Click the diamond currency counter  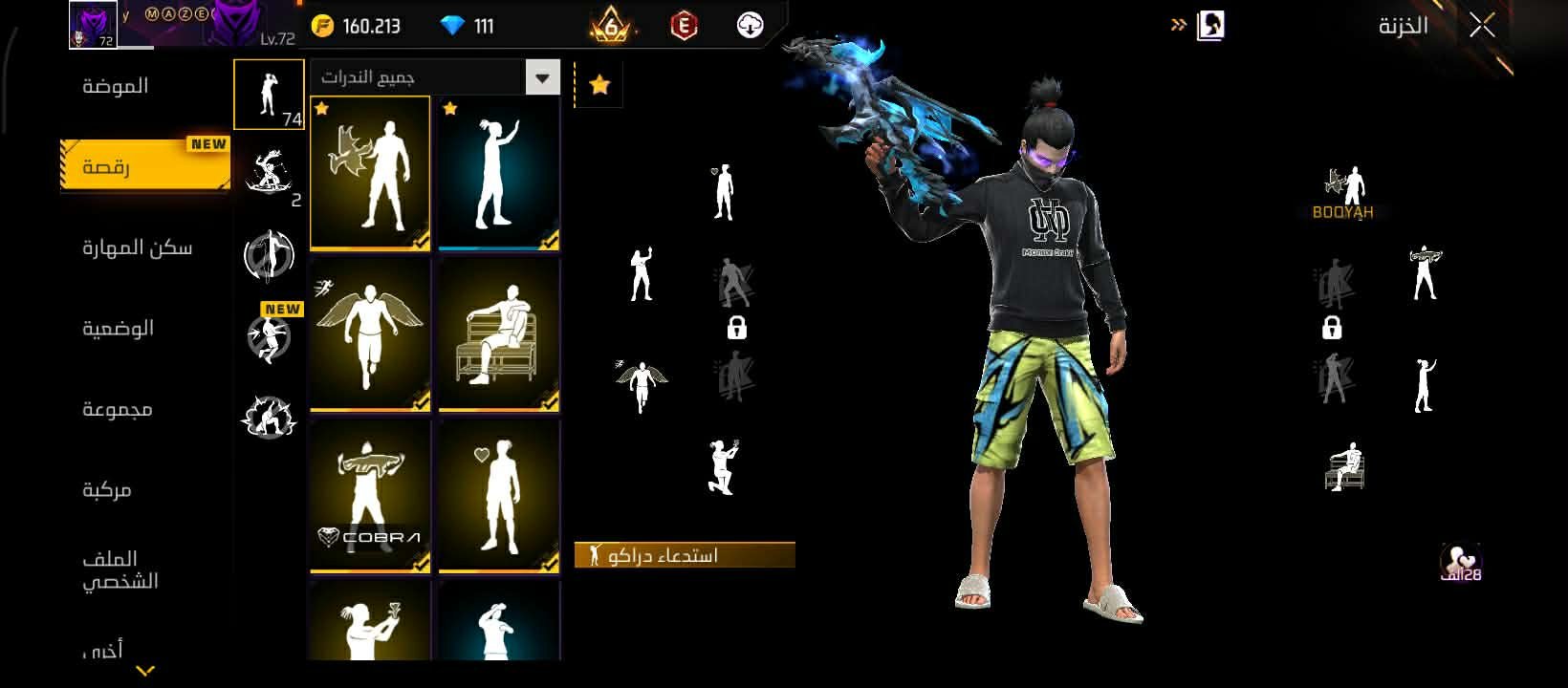(x=468, y=26)
